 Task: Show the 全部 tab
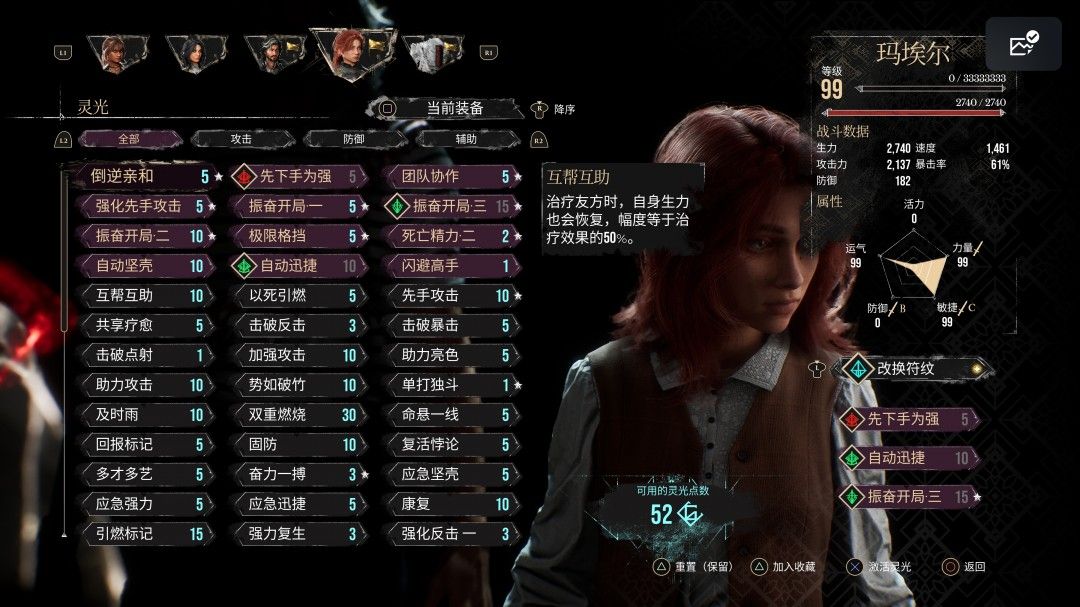coord(128,139)
